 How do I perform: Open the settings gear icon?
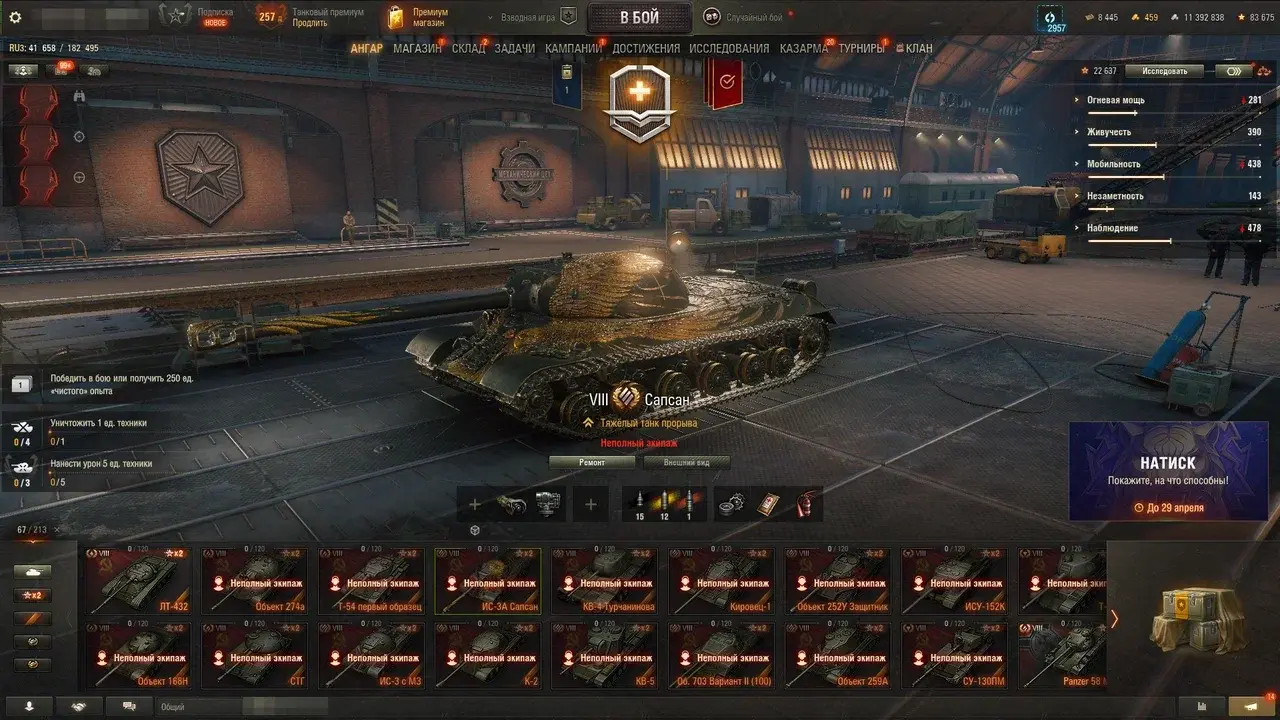(x=15, y=17)
